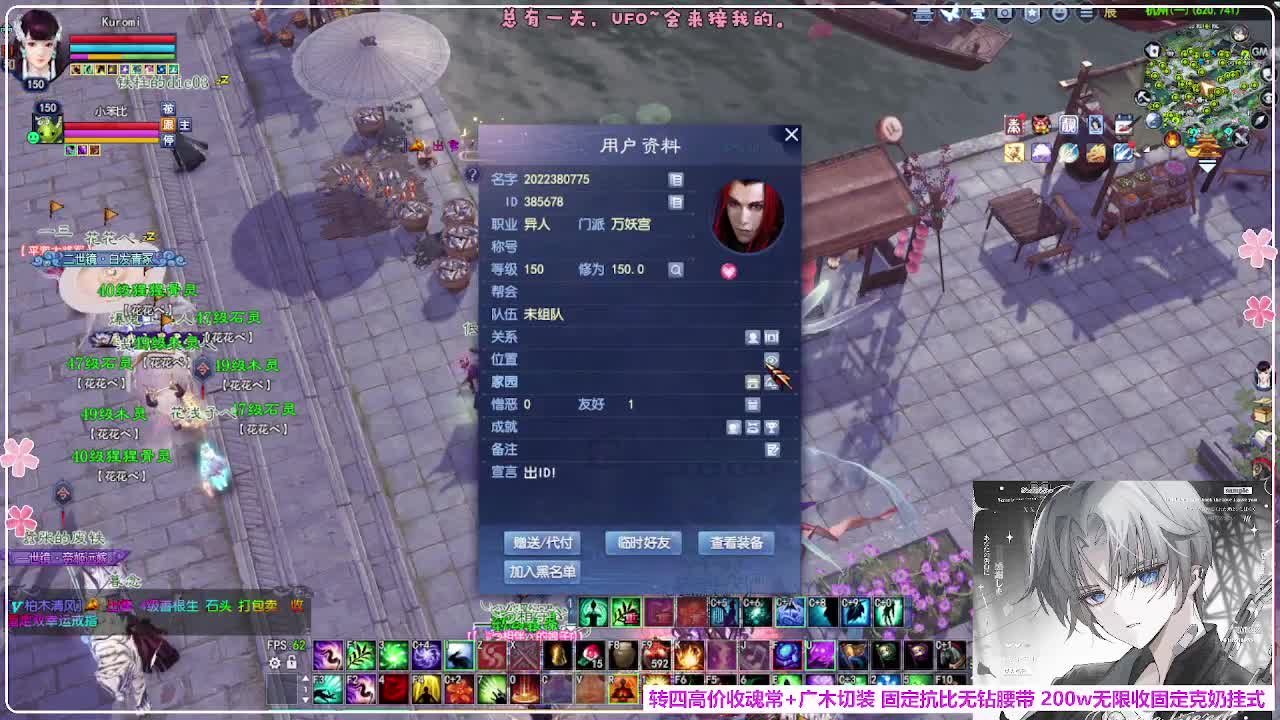Click the edit icon on the 备注 row
Image resolution: width=1280 pixels, height=720 pixels.
coord(772,448)
